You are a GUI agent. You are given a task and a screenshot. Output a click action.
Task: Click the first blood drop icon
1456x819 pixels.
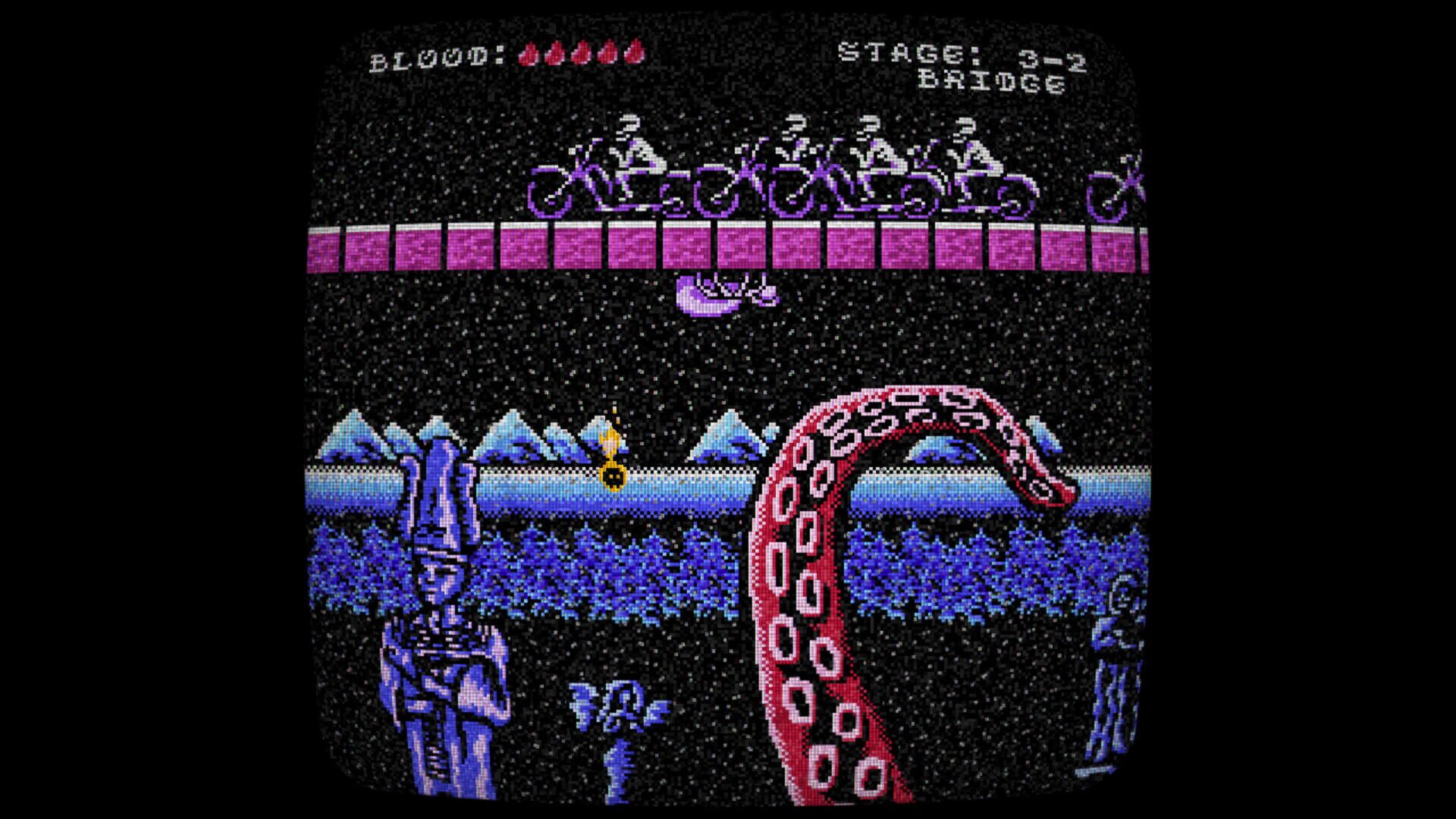(x=530, y=53)
